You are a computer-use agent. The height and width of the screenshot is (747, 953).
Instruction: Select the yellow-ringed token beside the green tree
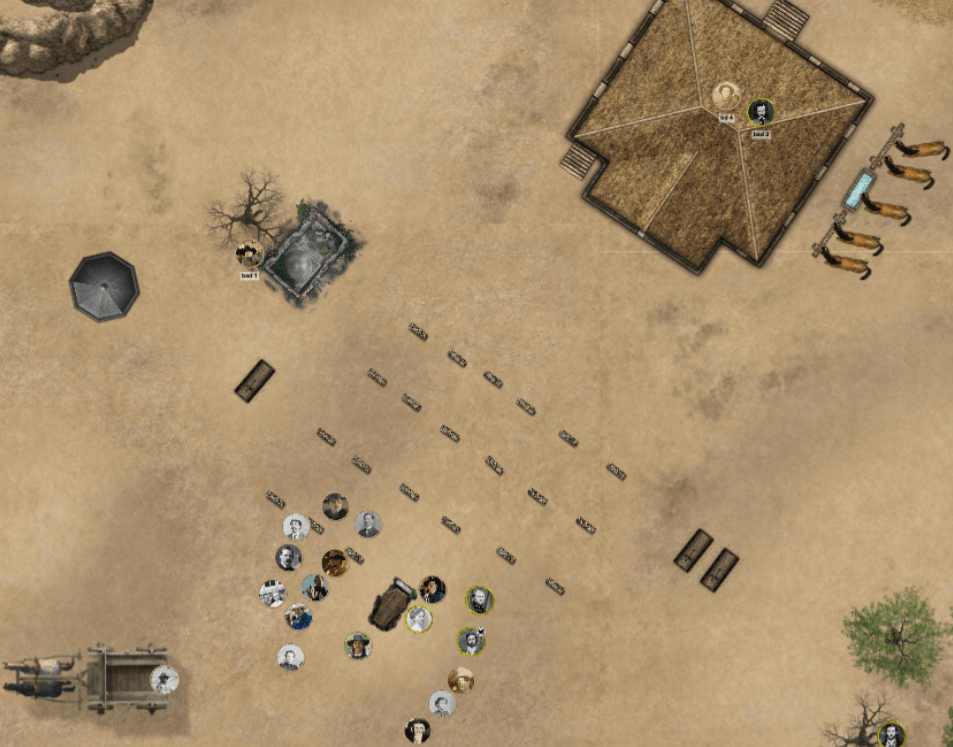(x=890, y=735)
